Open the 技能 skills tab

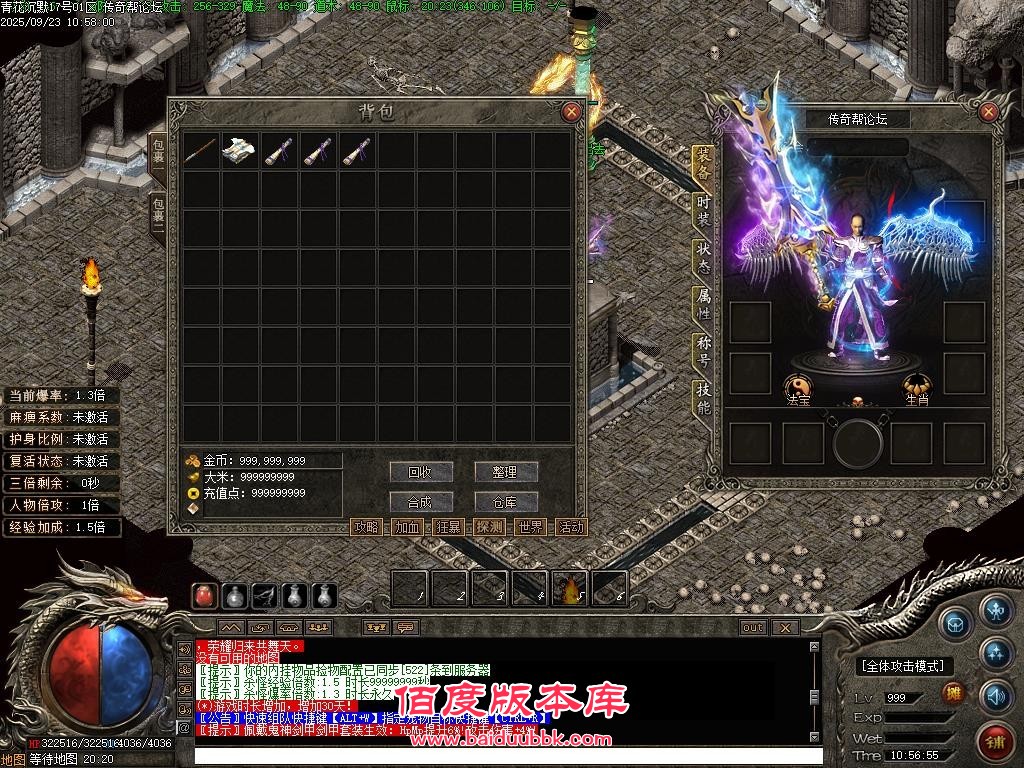tap(704, 398)
